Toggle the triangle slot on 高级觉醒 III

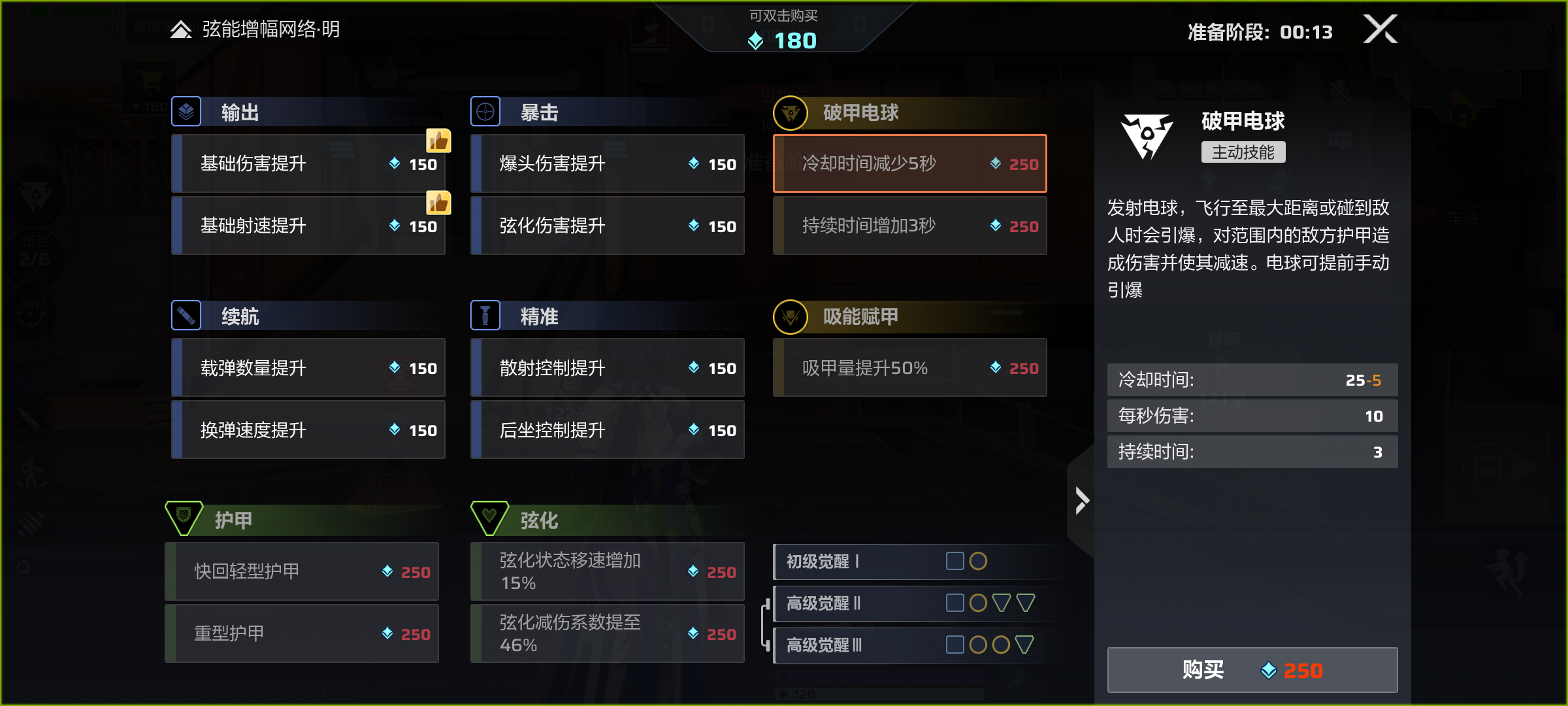click(x=1023, y=645)
